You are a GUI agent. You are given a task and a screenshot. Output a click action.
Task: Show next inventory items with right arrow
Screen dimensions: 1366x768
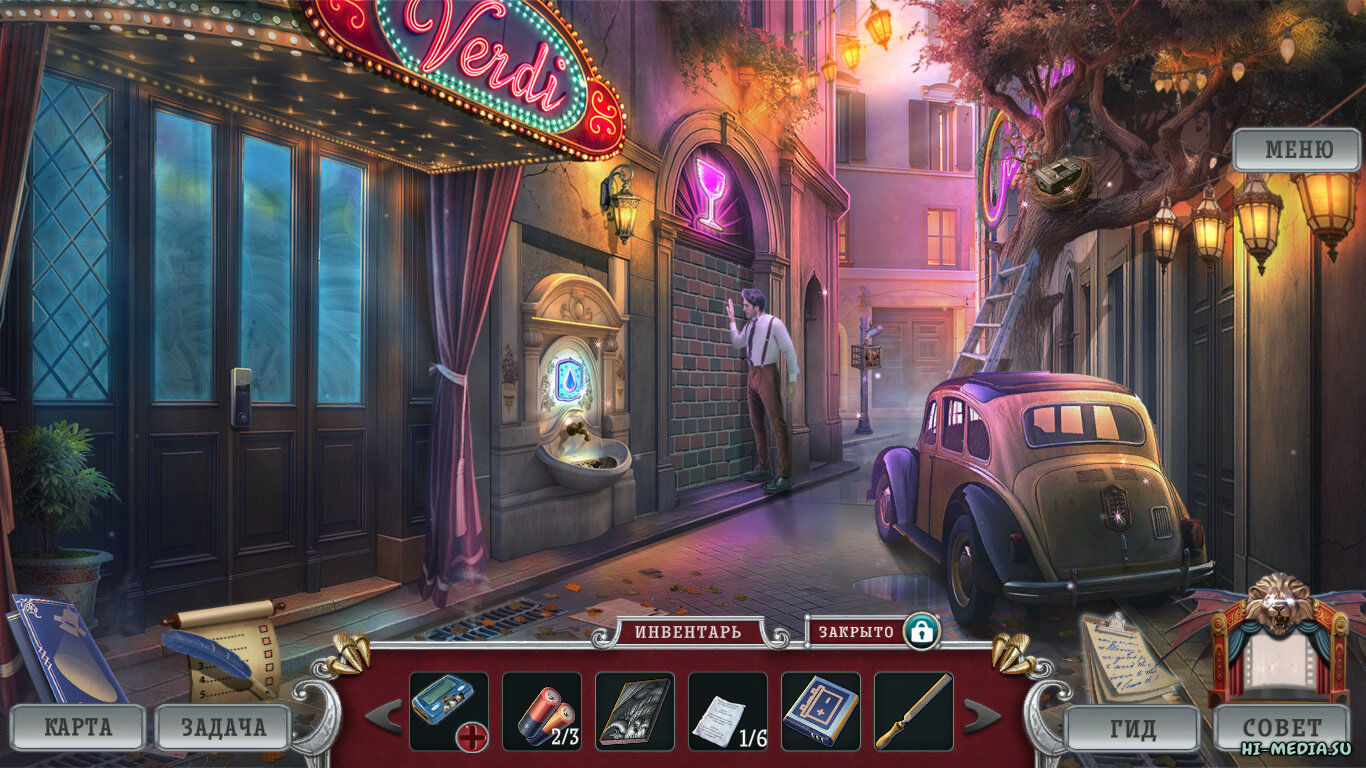coord(981,715)
